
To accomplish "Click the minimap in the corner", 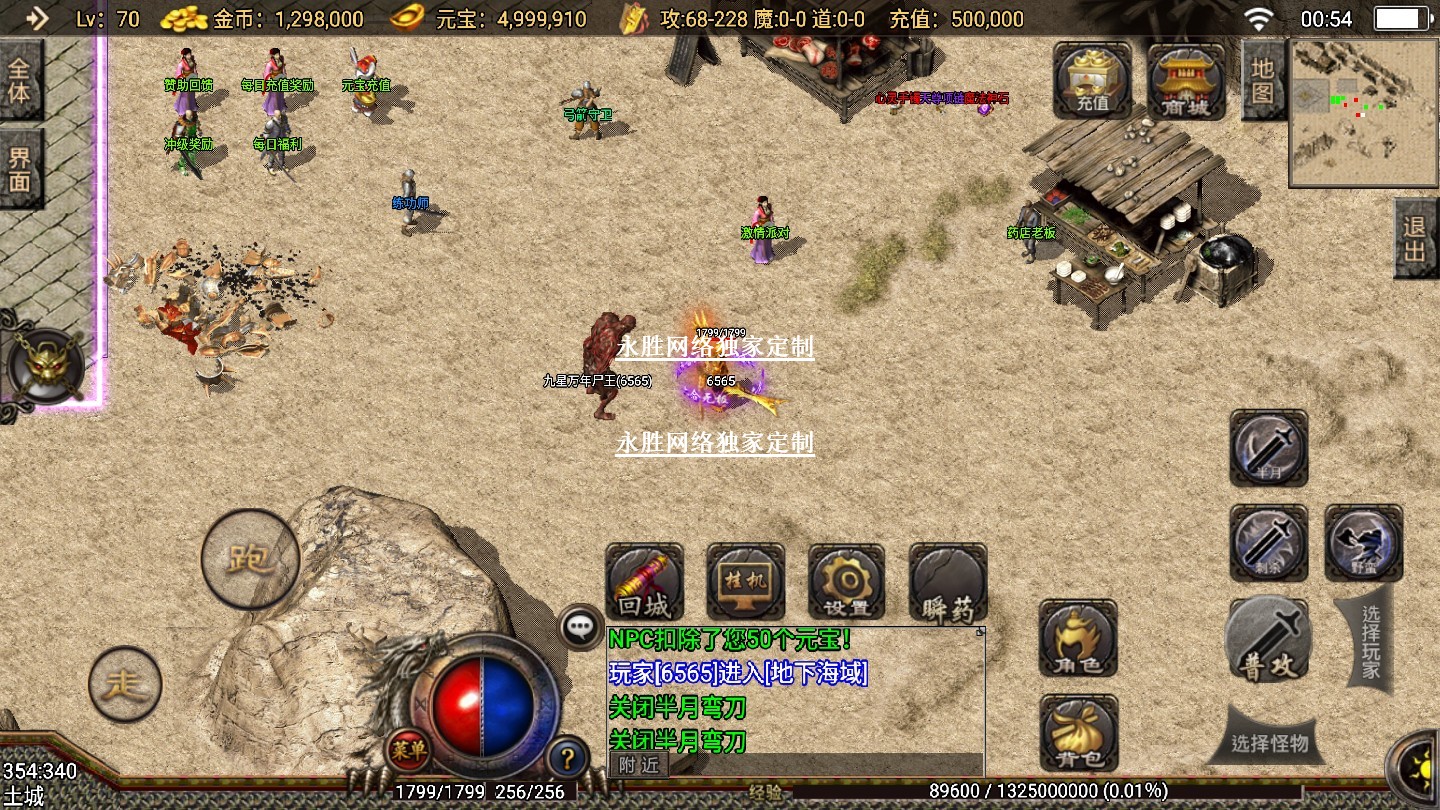I will (1361, 113).
